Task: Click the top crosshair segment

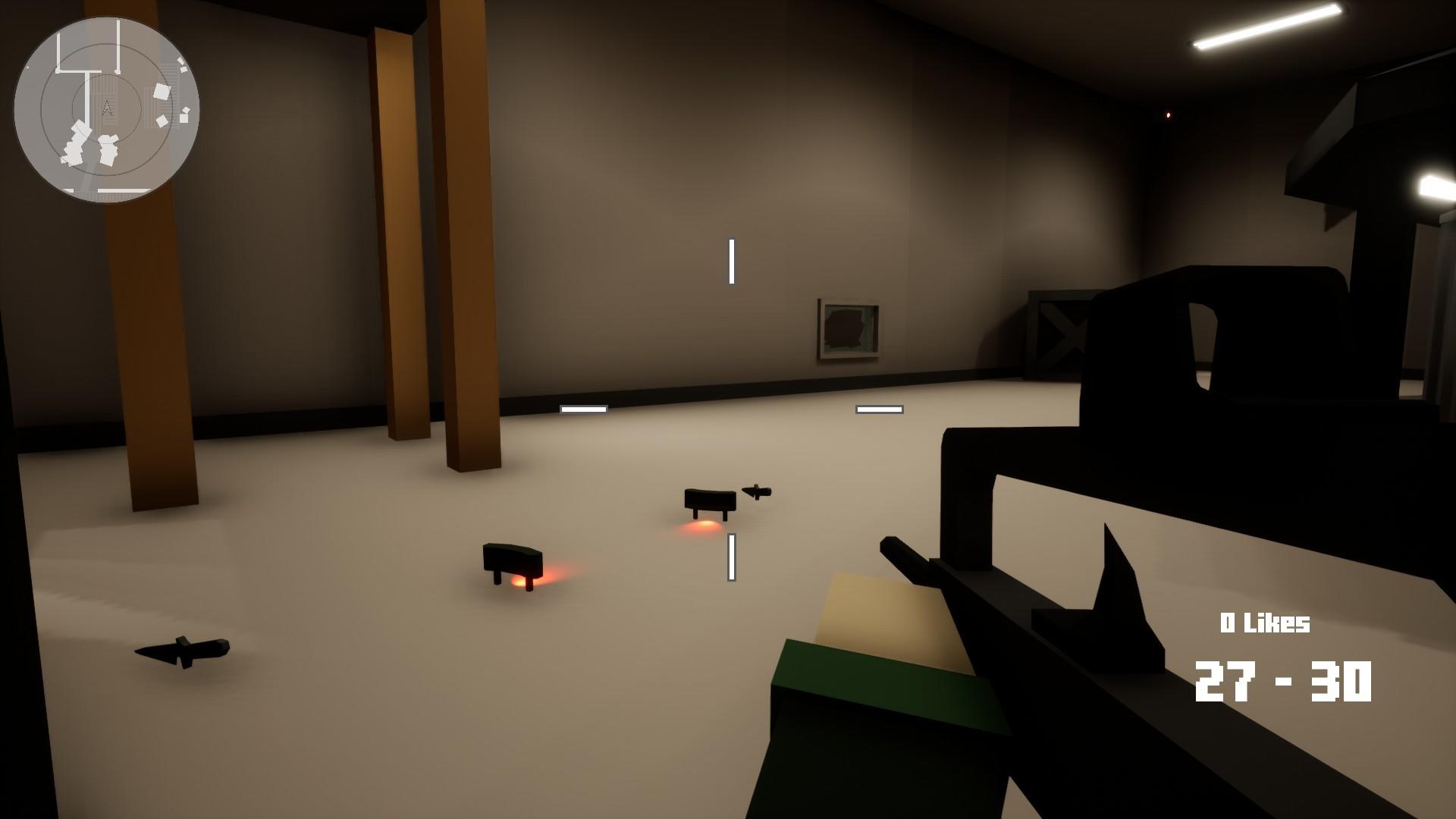Action: (731, 258)
